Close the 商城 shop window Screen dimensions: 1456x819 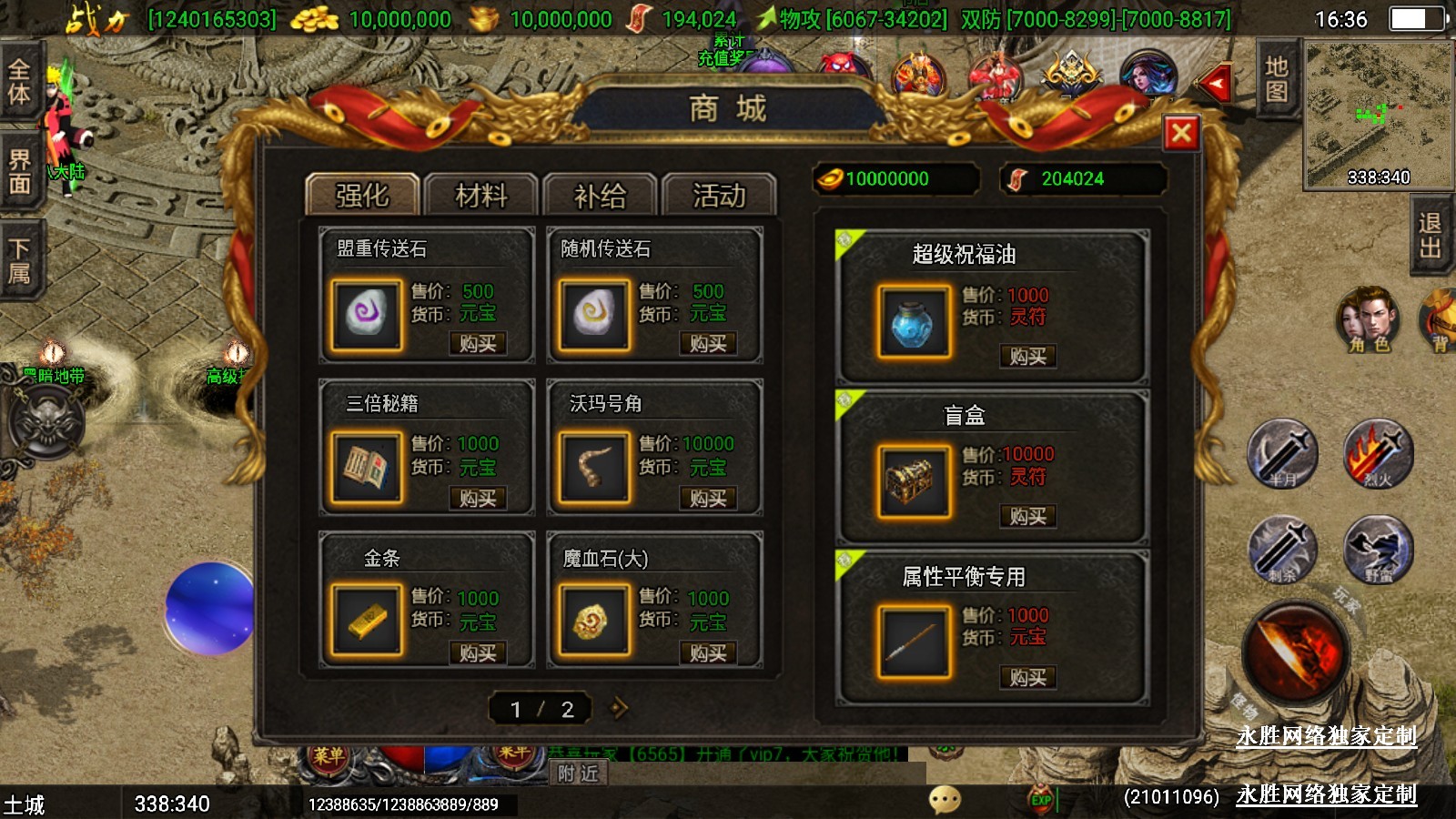click(x=1181, y=134)
